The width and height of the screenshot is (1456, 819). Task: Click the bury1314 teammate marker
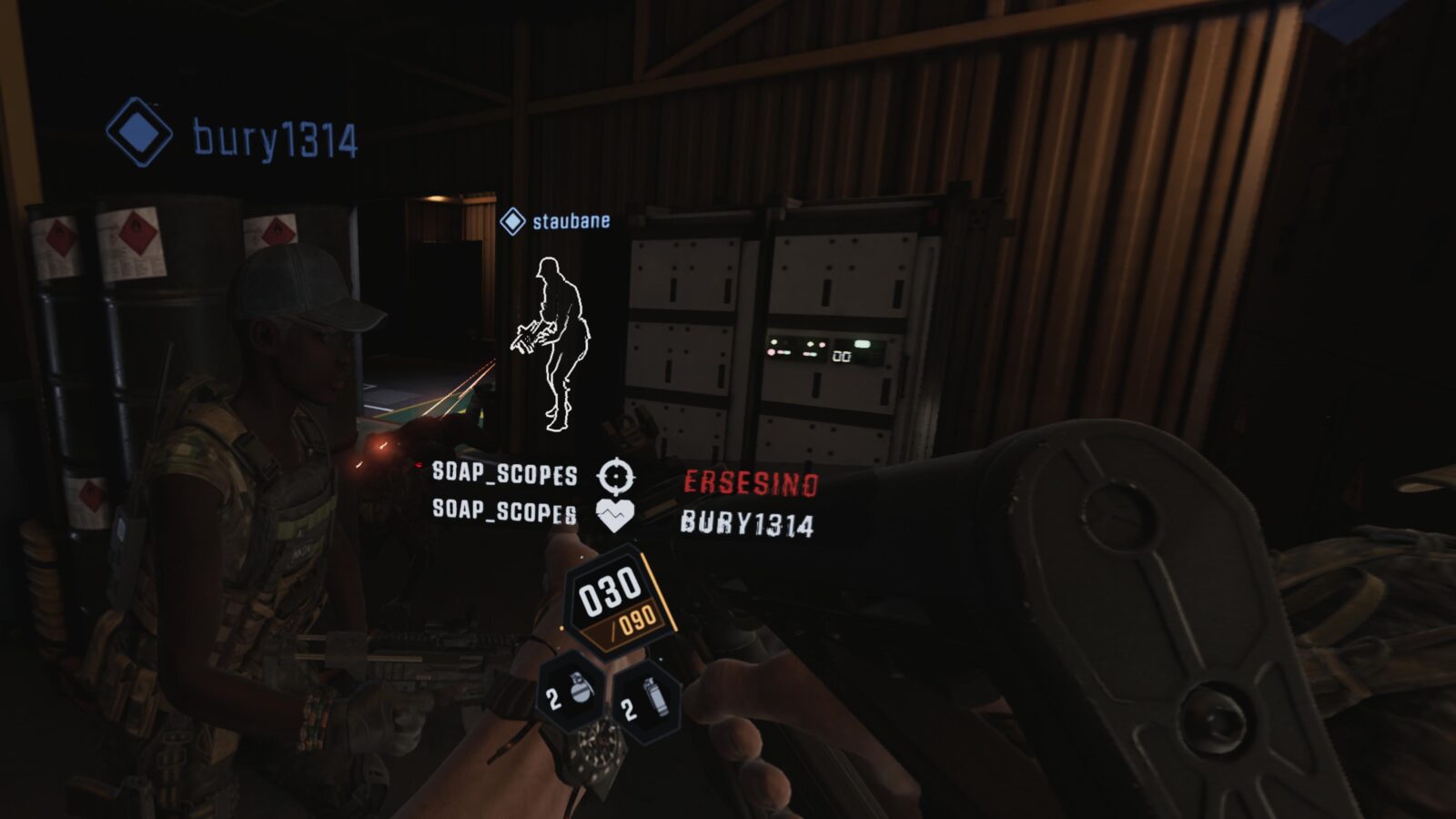[x=139, y=133]
